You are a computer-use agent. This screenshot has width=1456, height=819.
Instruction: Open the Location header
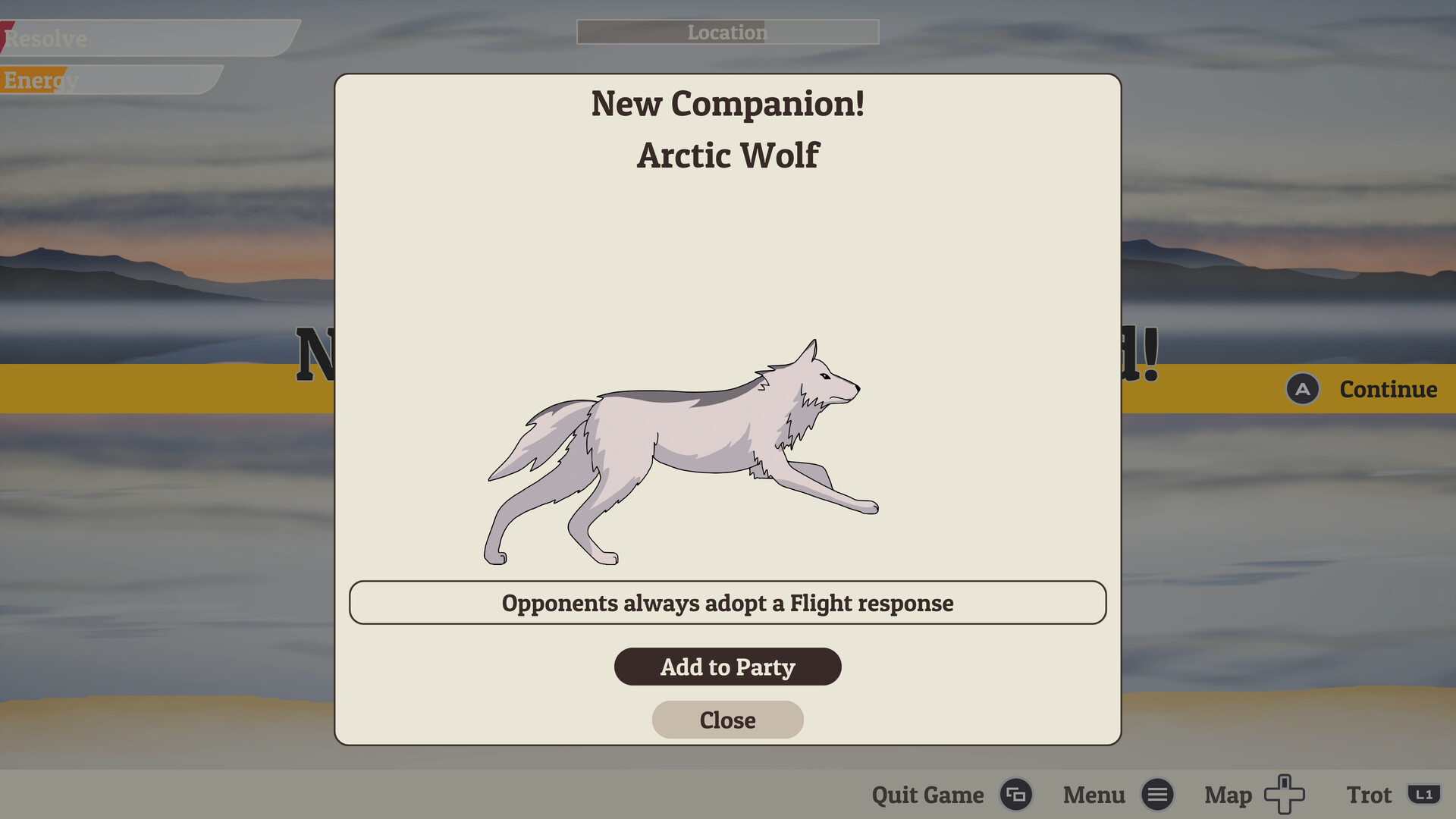point(727,32)
